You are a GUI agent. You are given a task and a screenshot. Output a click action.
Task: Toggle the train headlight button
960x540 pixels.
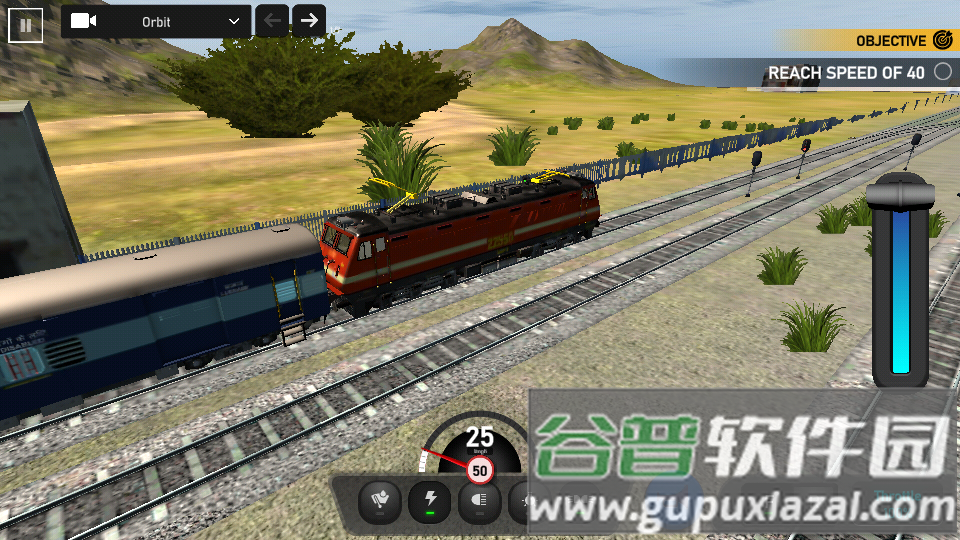click(479, 500)
